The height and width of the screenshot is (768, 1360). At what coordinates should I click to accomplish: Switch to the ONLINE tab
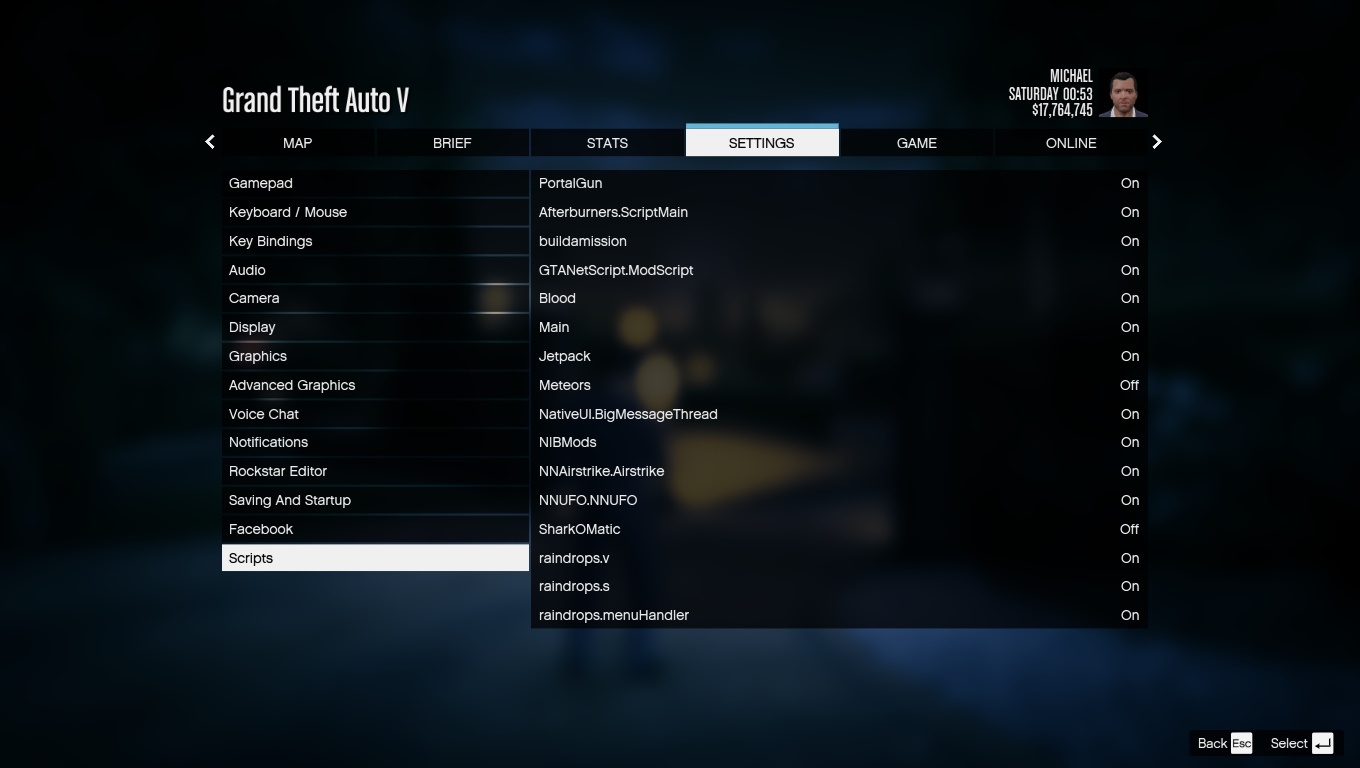tap(1071, 143)
